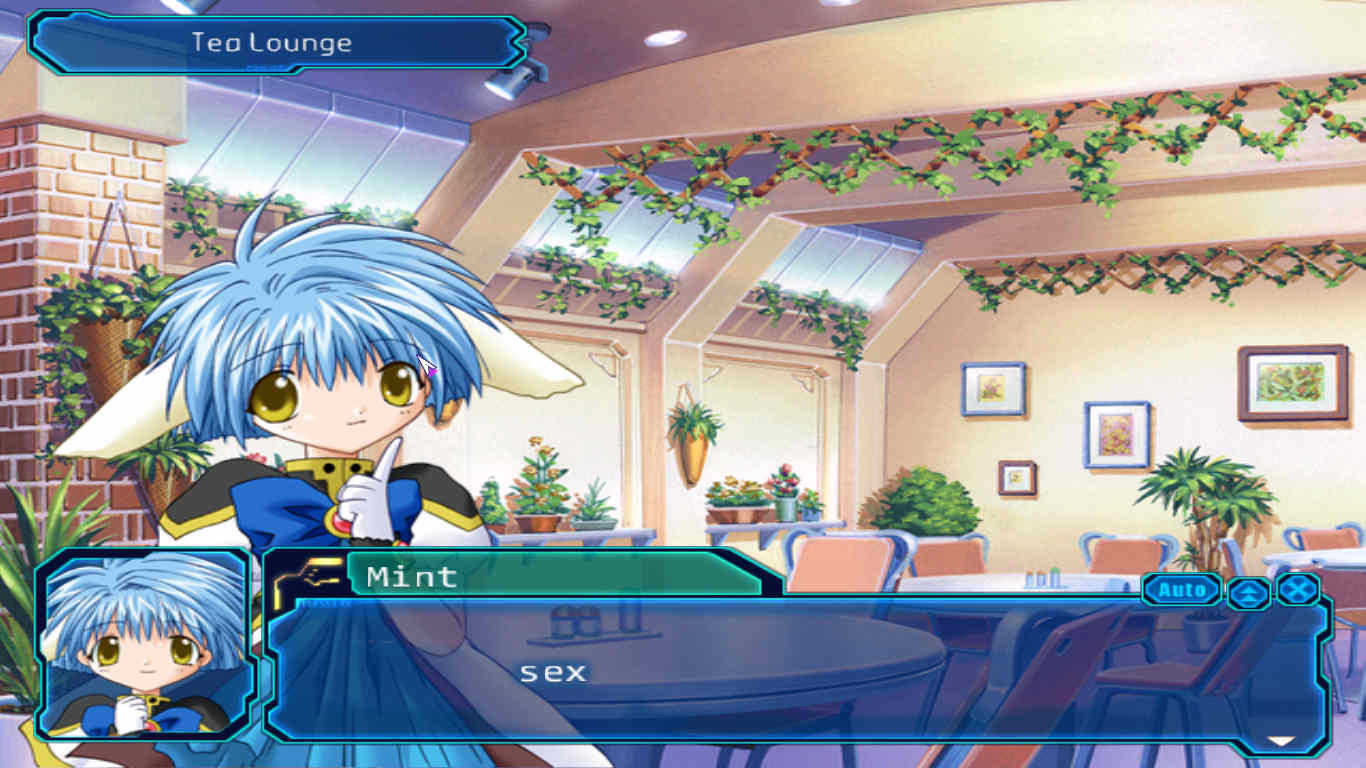Advance dialogue via the white down arrow
This screenshot has width=1366, height=768.
(x=1280, y=741)
